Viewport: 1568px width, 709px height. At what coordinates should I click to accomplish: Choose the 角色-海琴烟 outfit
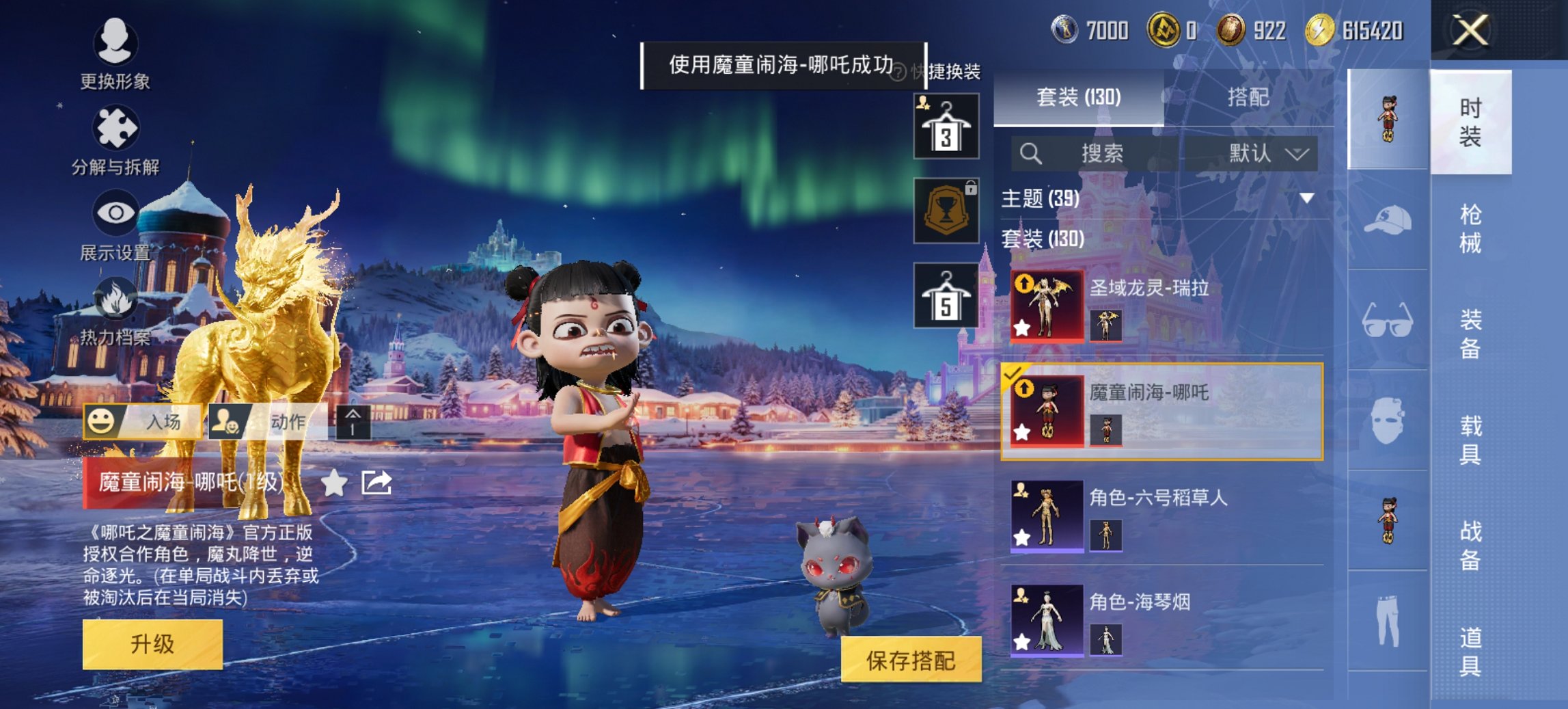pos(1161,620)
